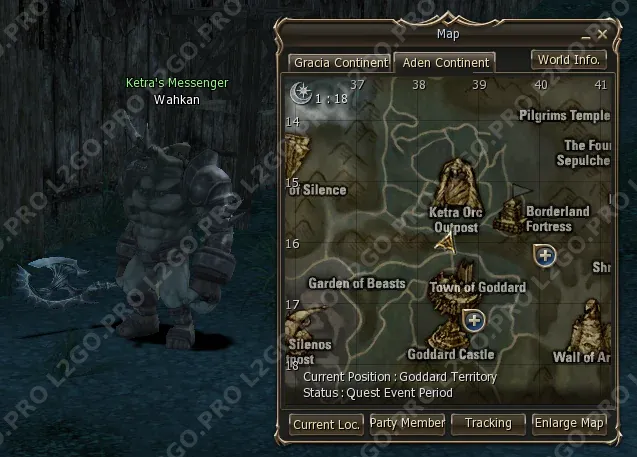Activate the Tracking button
The height and width of the screenshot is (457, 637).
point(488,423)
